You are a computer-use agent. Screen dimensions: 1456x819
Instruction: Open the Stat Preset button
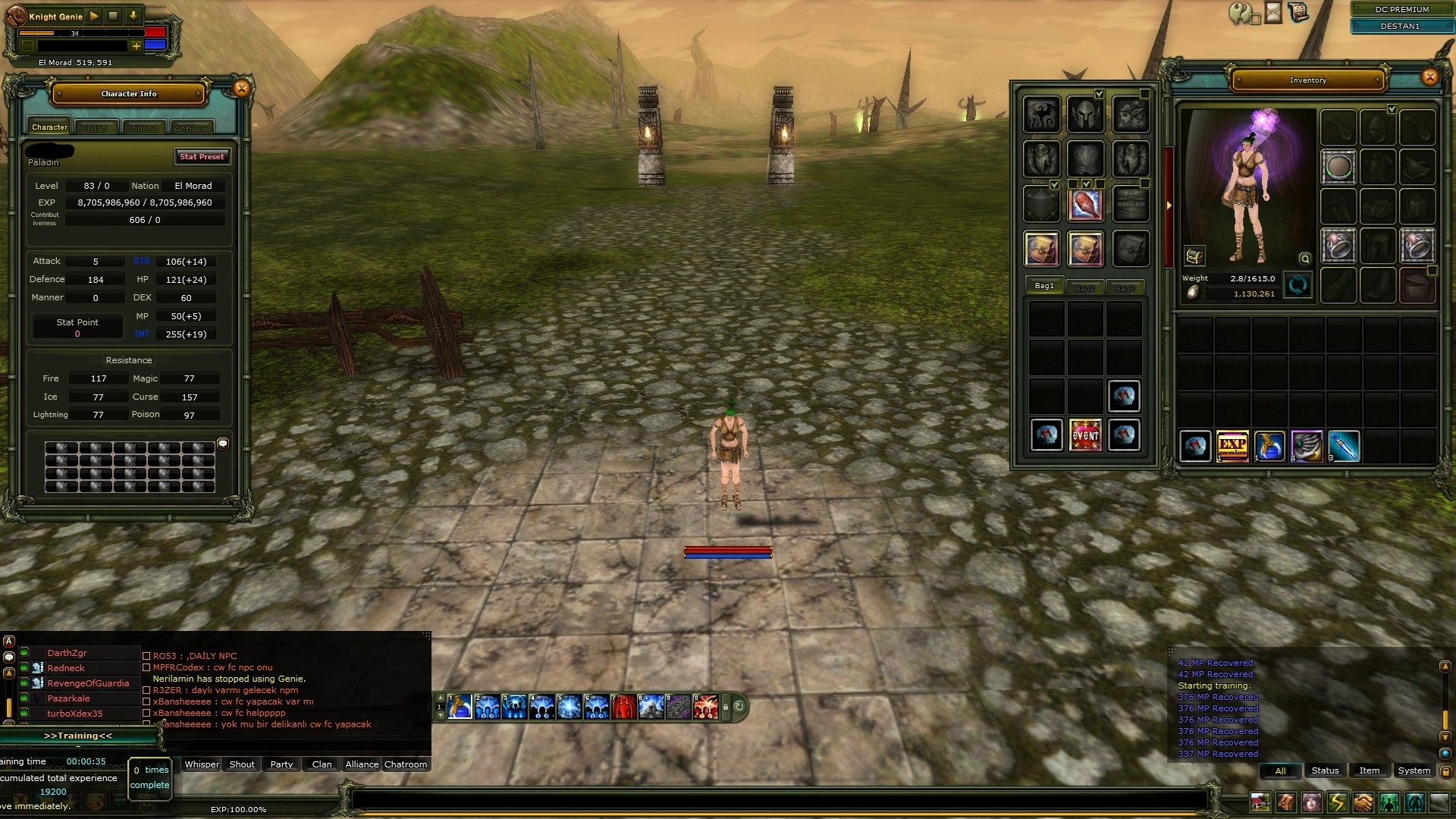click(202, 156)
